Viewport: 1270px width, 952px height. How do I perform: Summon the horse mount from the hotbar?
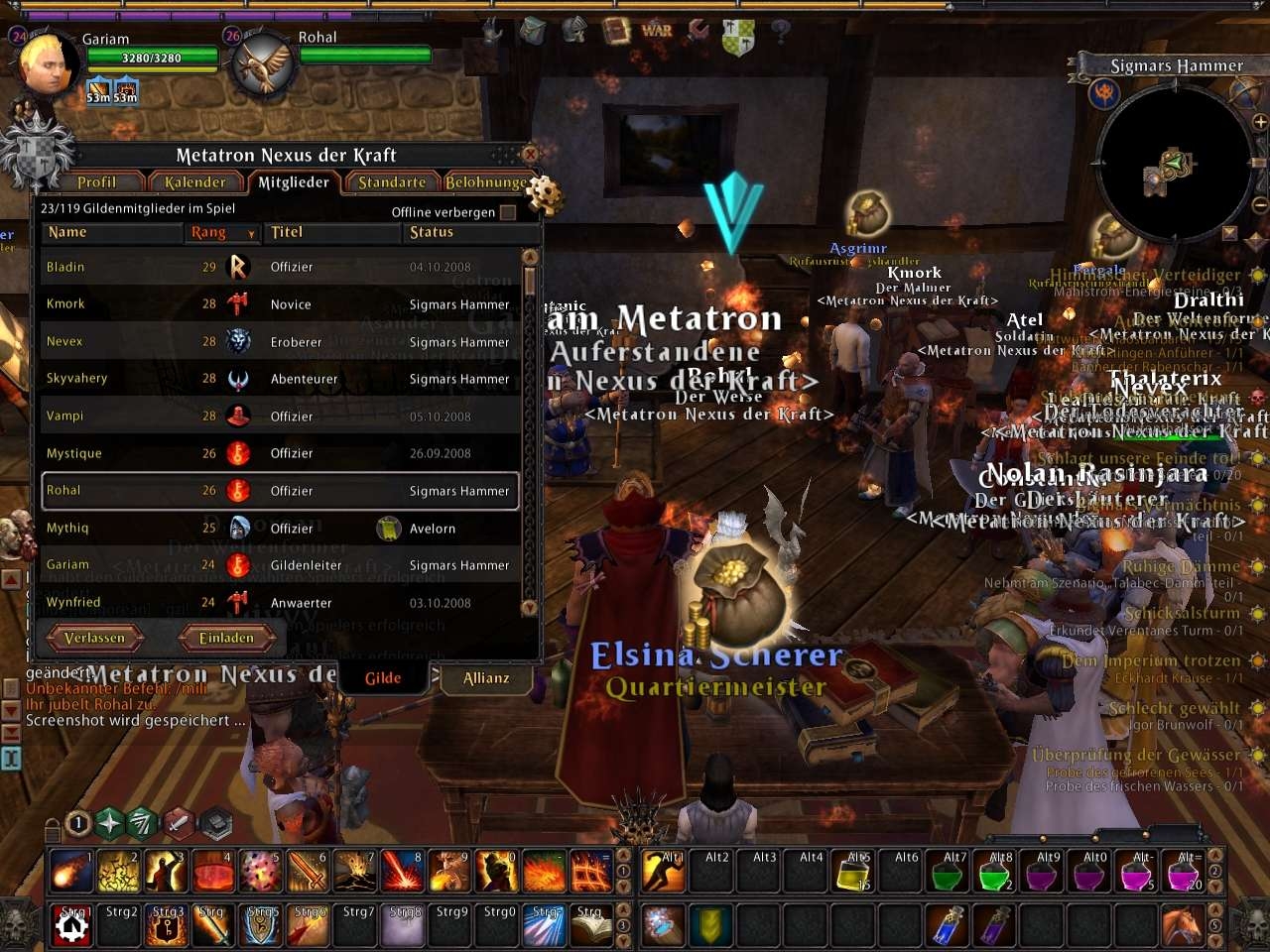coord(1181,925)
